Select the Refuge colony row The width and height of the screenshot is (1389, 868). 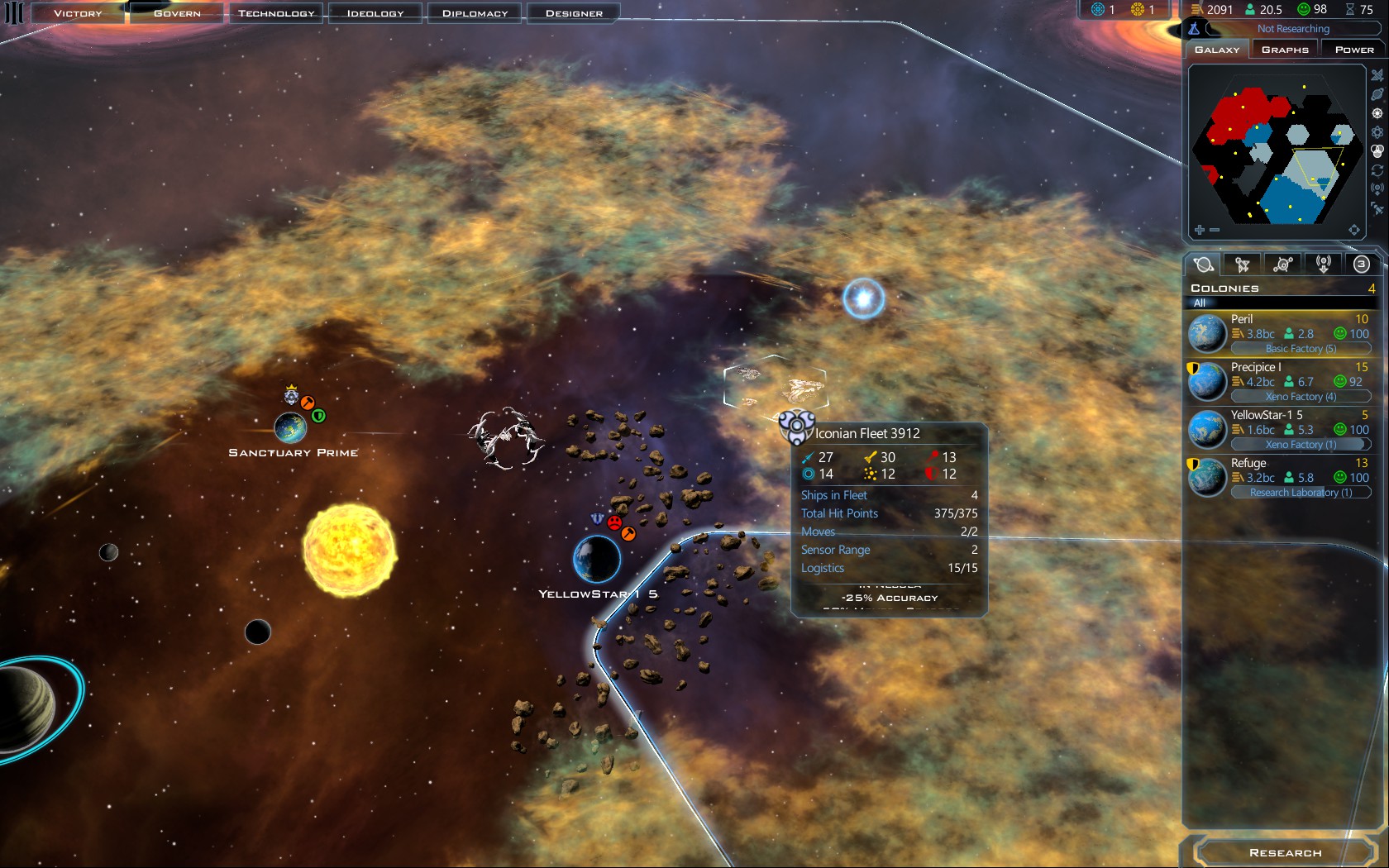click(1281, 477)
